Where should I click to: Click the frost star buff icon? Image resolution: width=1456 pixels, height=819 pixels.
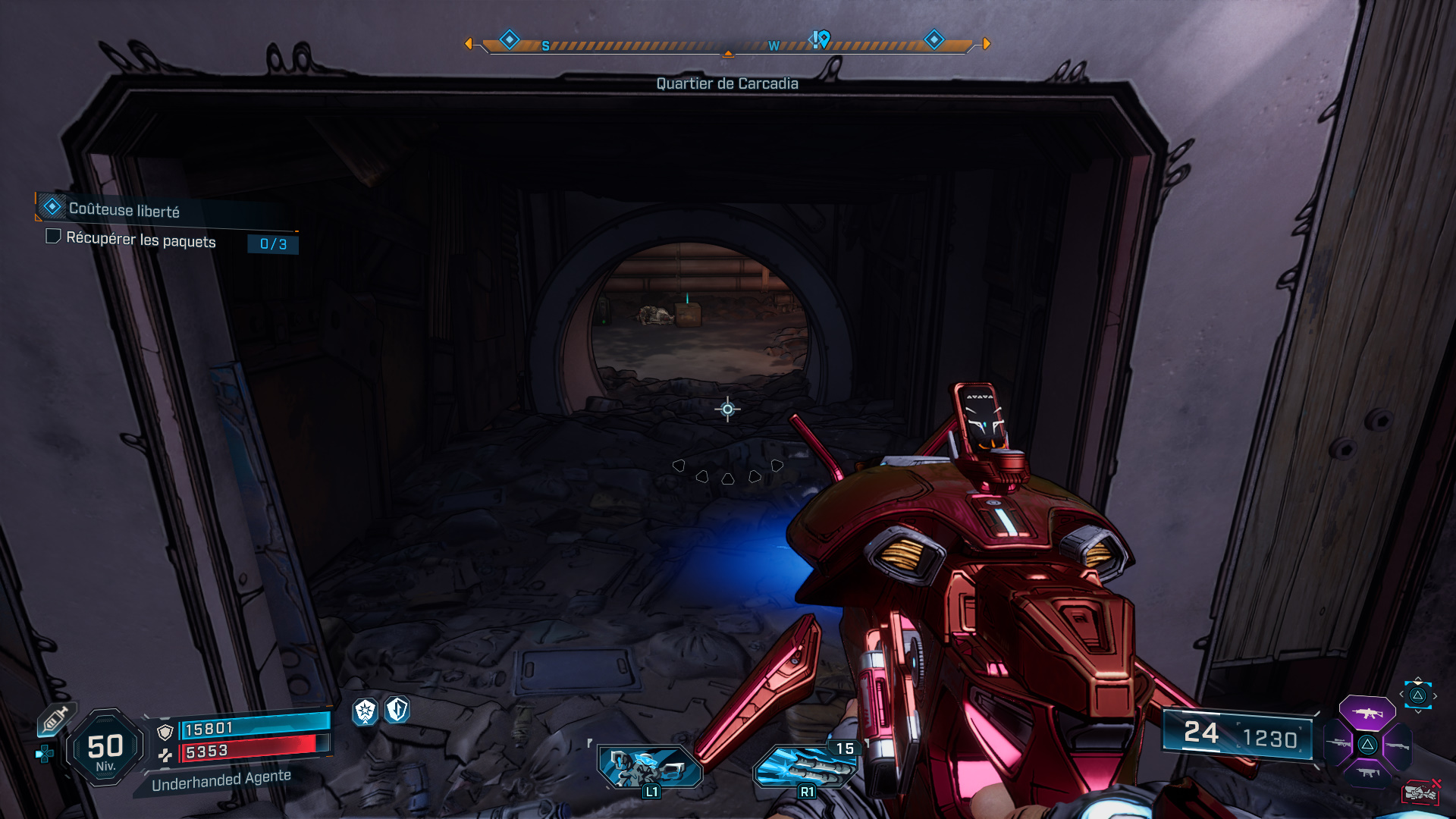365,711
